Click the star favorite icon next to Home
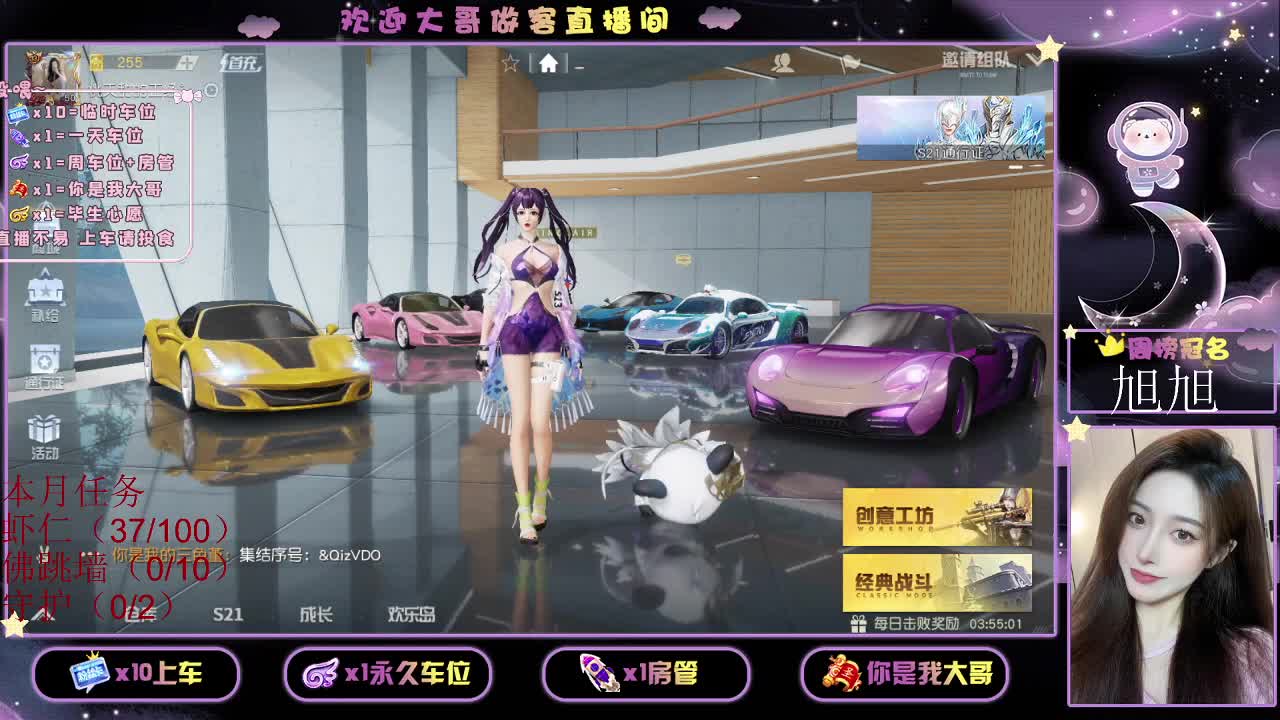Viewport: 1280px width, 720px height. point(513,62)
